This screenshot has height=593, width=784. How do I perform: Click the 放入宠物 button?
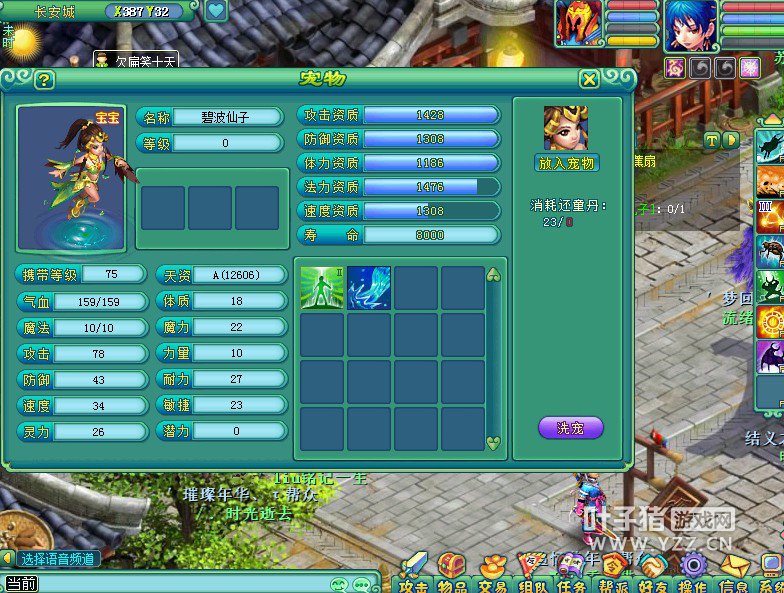coord(566,163)
